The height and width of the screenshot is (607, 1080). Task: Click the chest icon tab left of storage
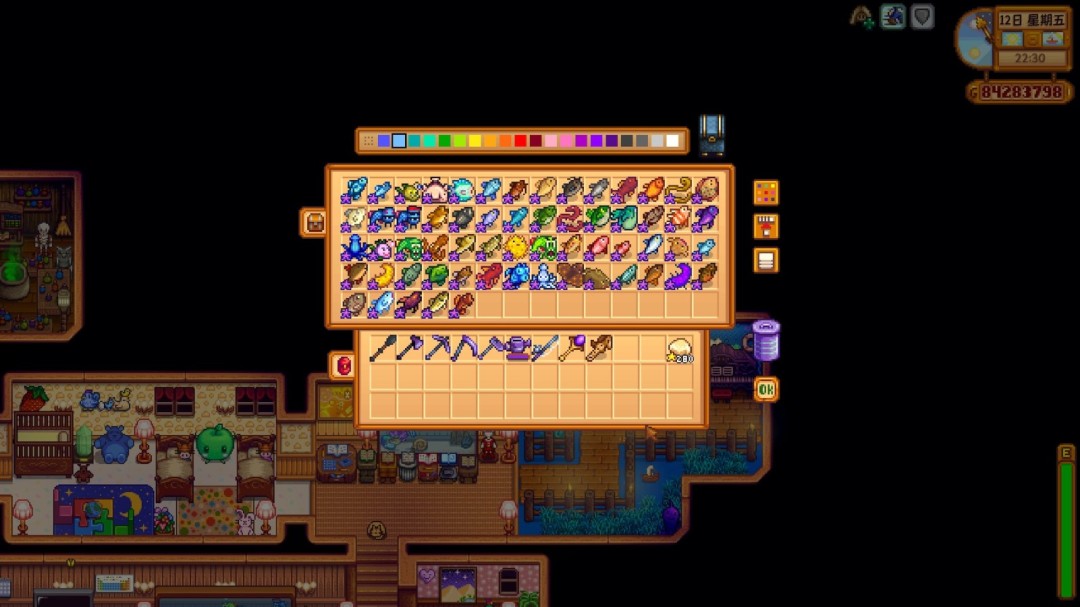314,222
